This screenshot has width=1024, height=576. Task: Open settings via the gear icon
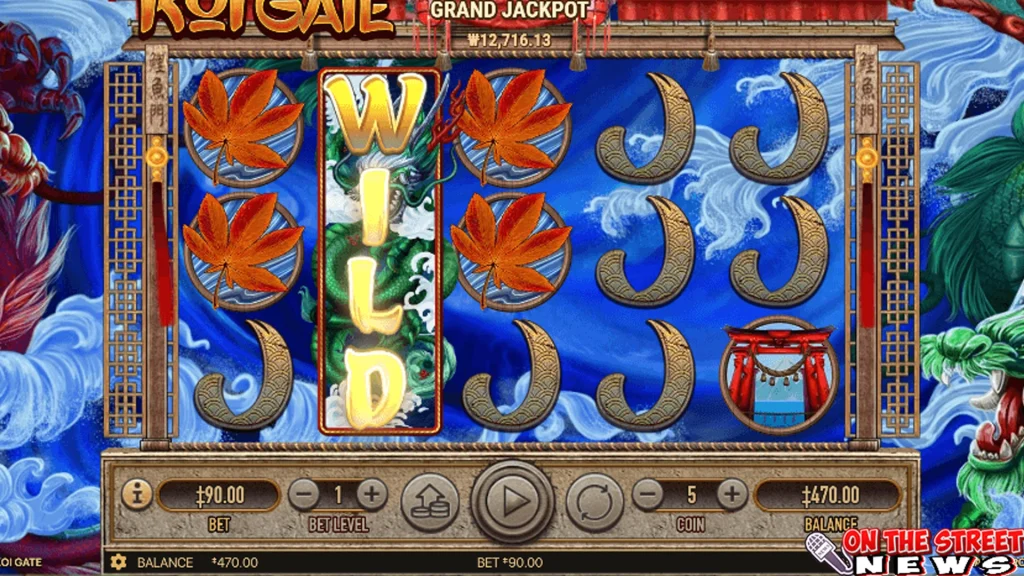point(119,562)
